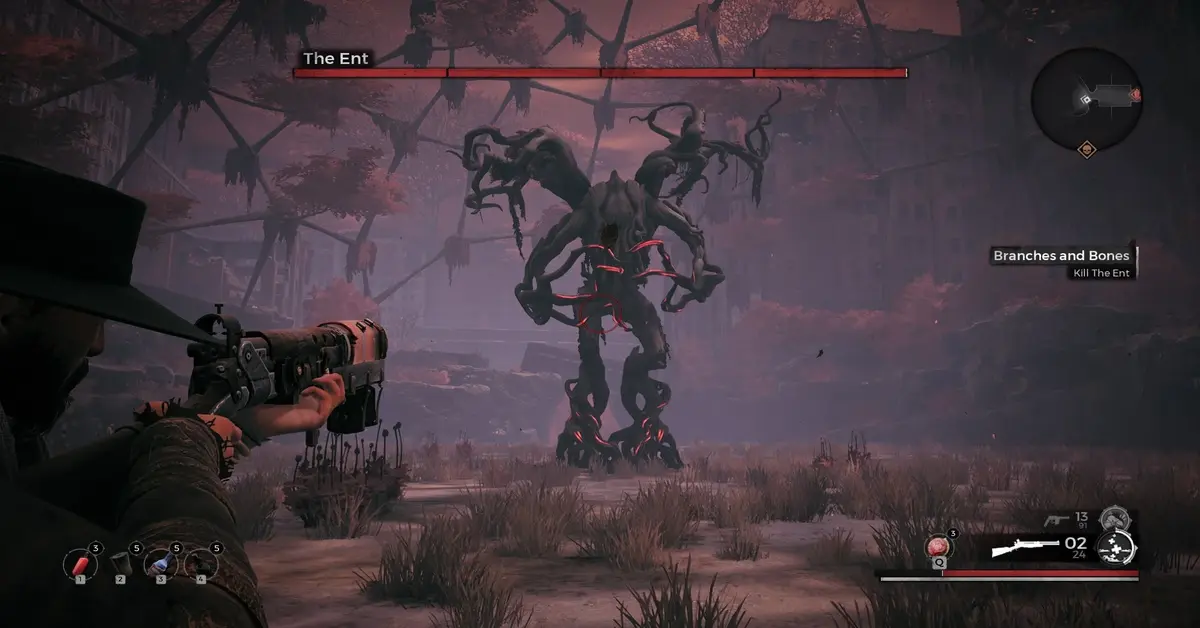This screenshot has height=628, width=1200.
Task: Click the skull boss marker below minimap
Action: click(1086, 150)
